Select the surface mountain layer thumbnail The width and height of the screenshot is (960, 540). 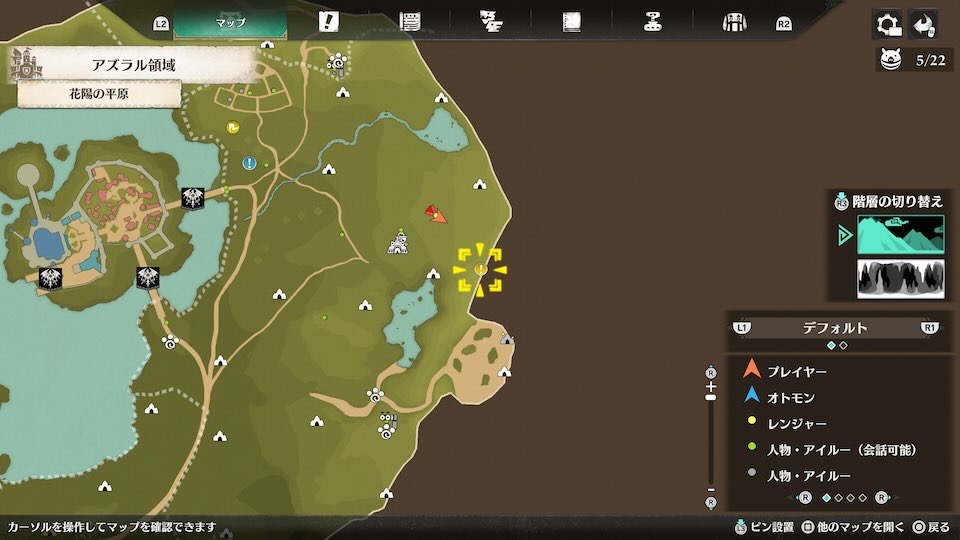(900, 235)
